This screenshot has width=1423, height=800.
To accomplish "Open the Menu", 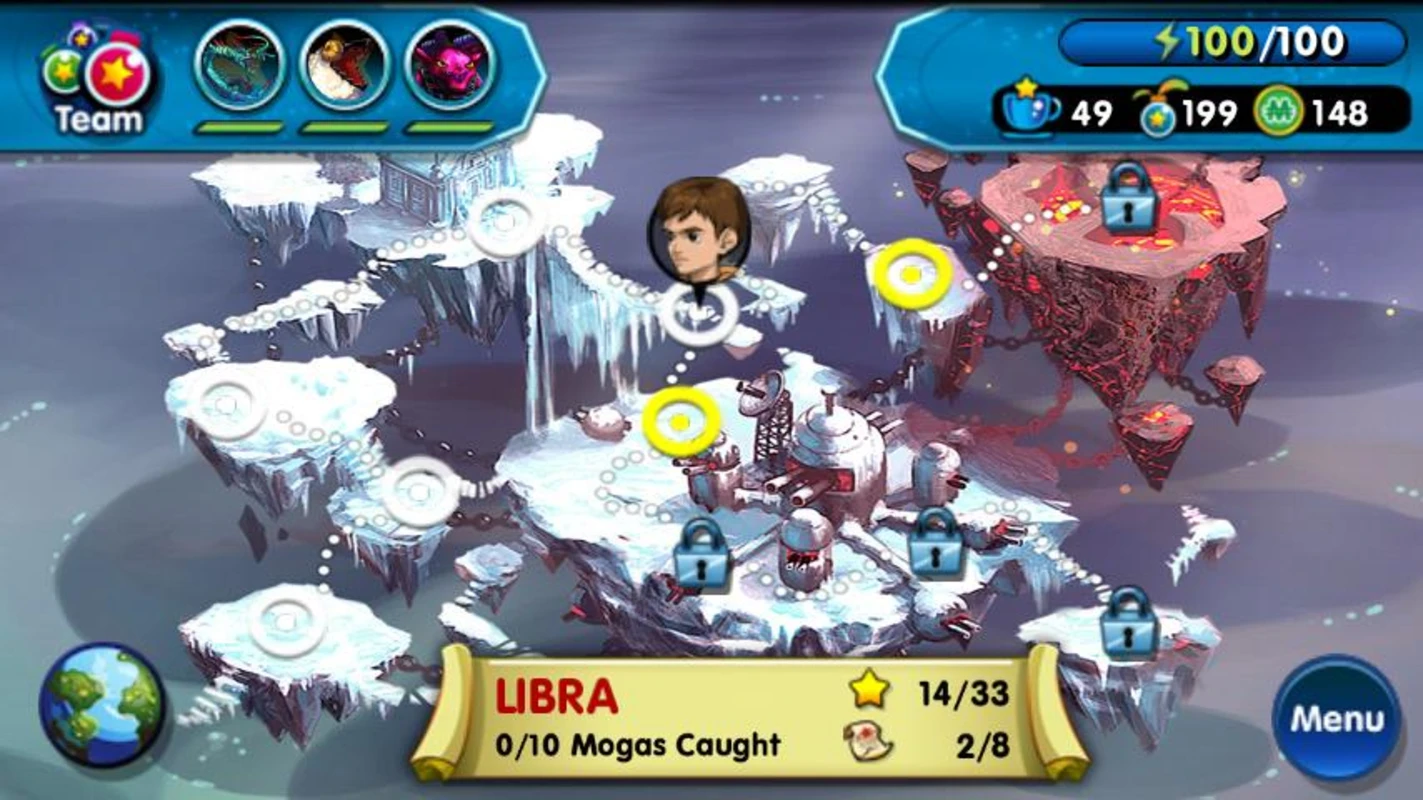I will [1337, 717].
